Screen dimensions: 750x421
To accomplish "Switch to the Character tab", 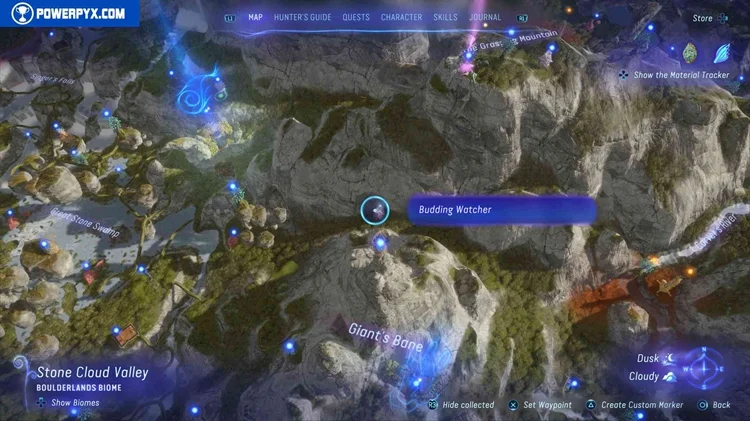I will click(401, 17).
